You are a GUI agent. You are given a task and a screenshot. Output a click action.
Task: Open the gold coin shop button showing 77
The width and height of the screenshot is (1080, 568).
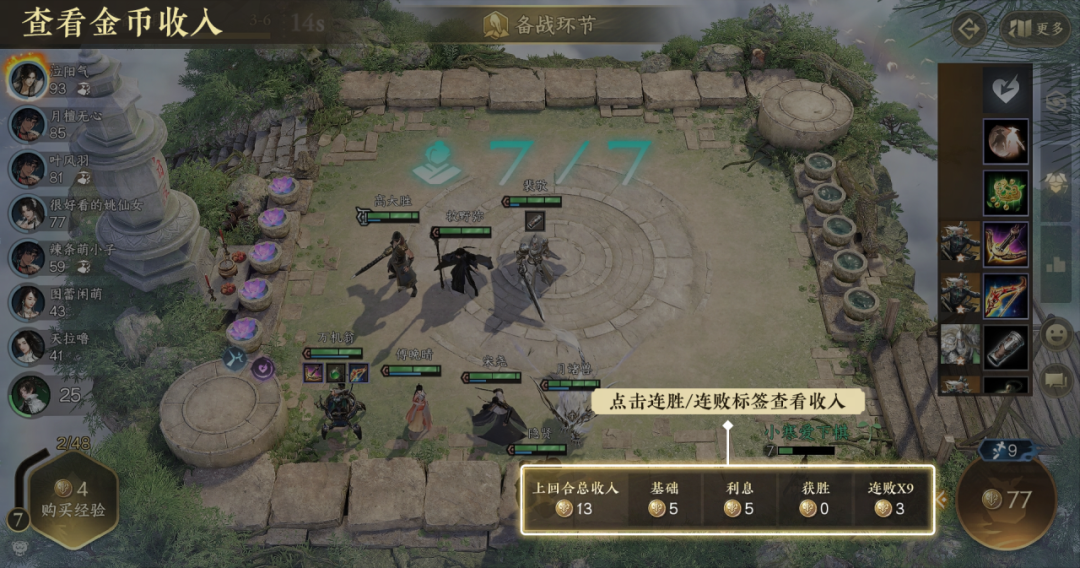(x=1008, y=500)
